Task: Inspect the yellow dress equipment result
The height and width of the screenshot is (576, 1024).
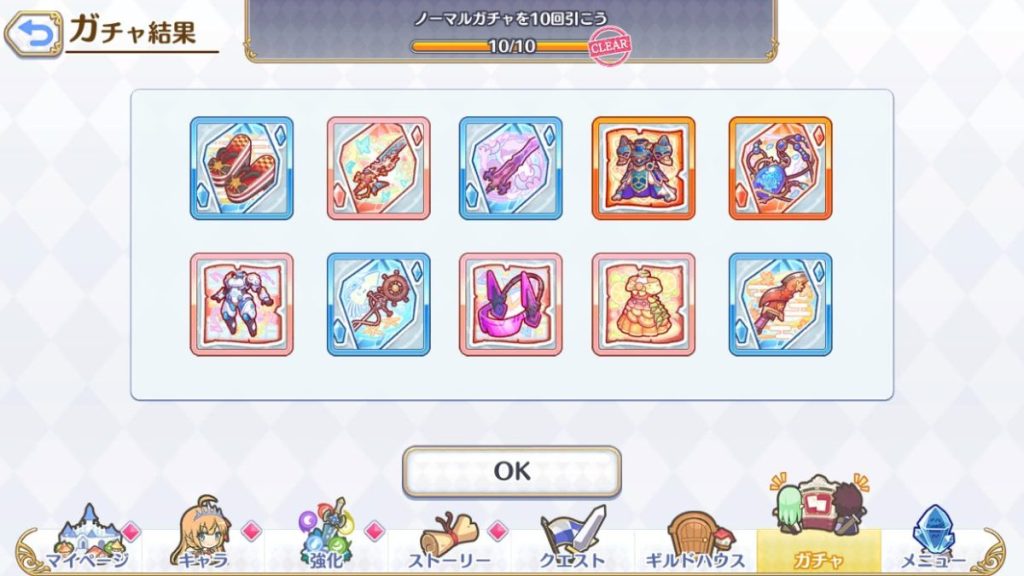Action: coord(643,304)
